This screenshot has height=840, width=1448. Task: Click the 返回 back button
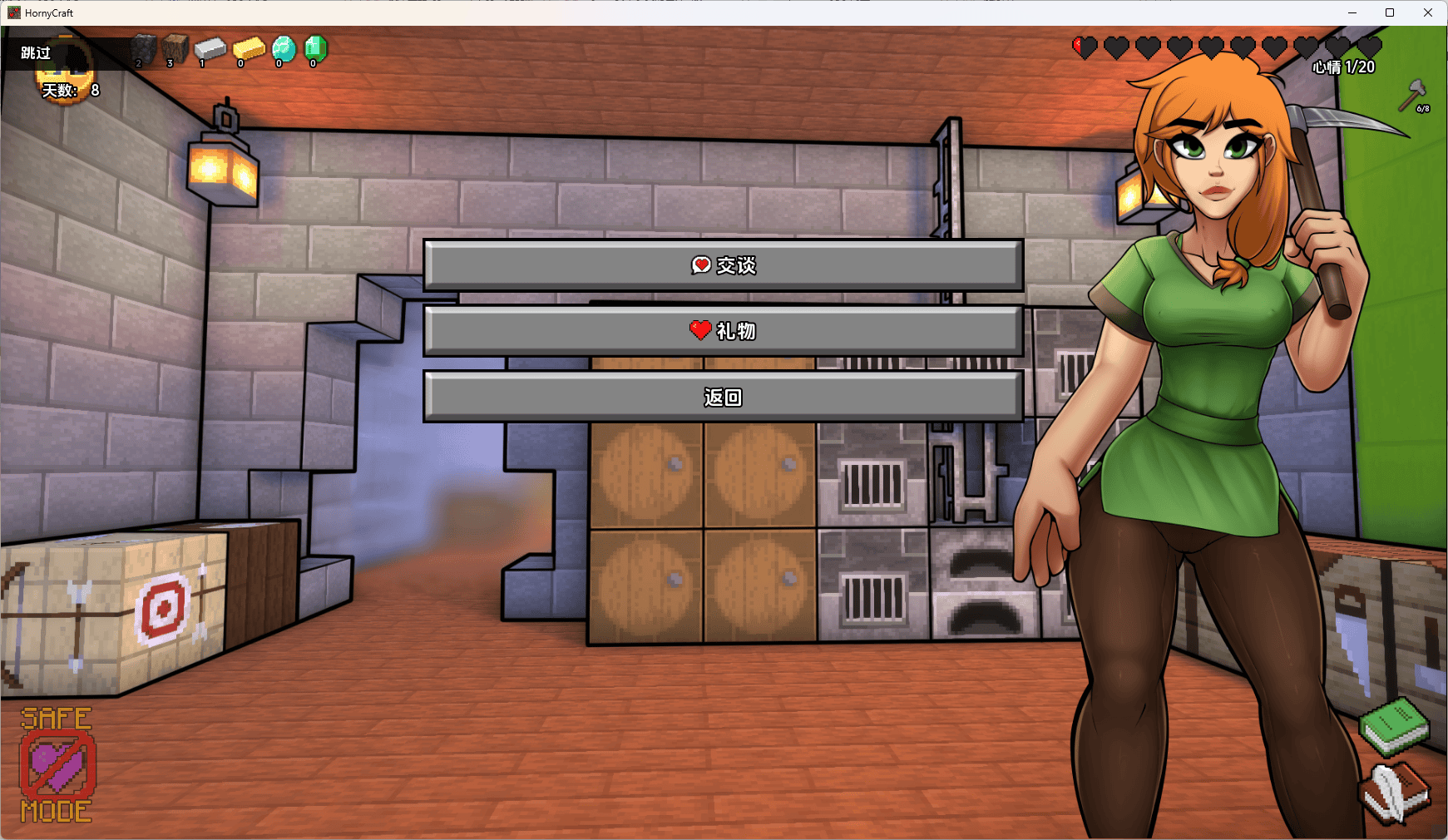pos(723,398)
